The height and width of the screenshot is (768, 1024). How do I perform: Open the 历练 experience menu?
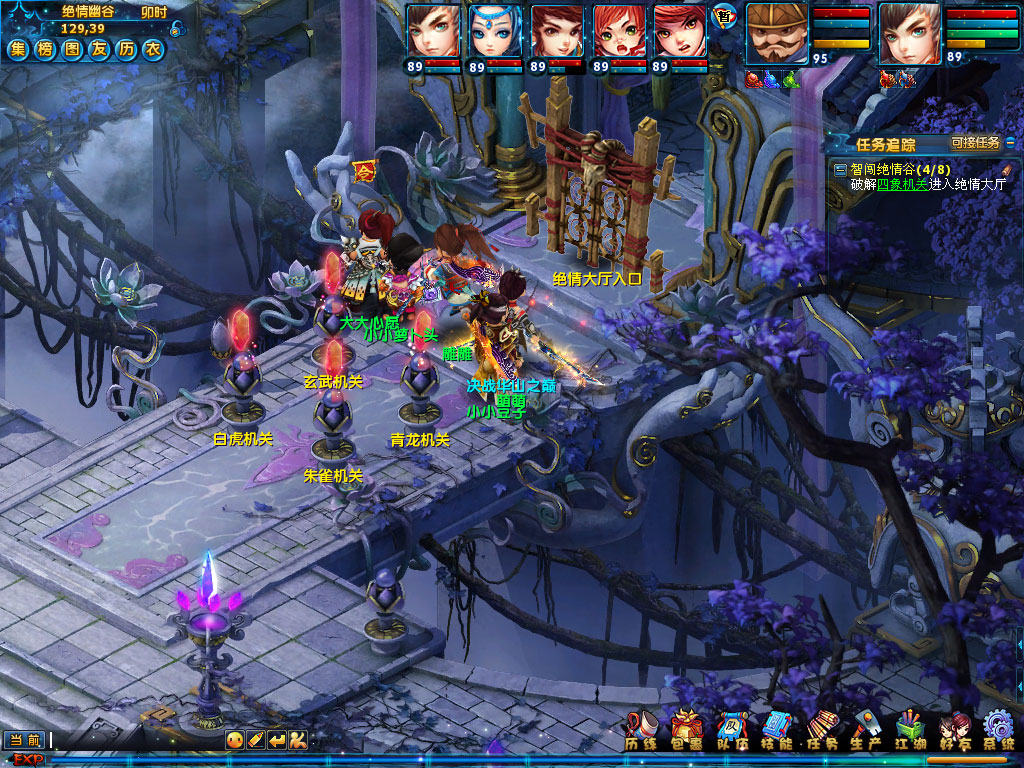[x=641, y=729]
